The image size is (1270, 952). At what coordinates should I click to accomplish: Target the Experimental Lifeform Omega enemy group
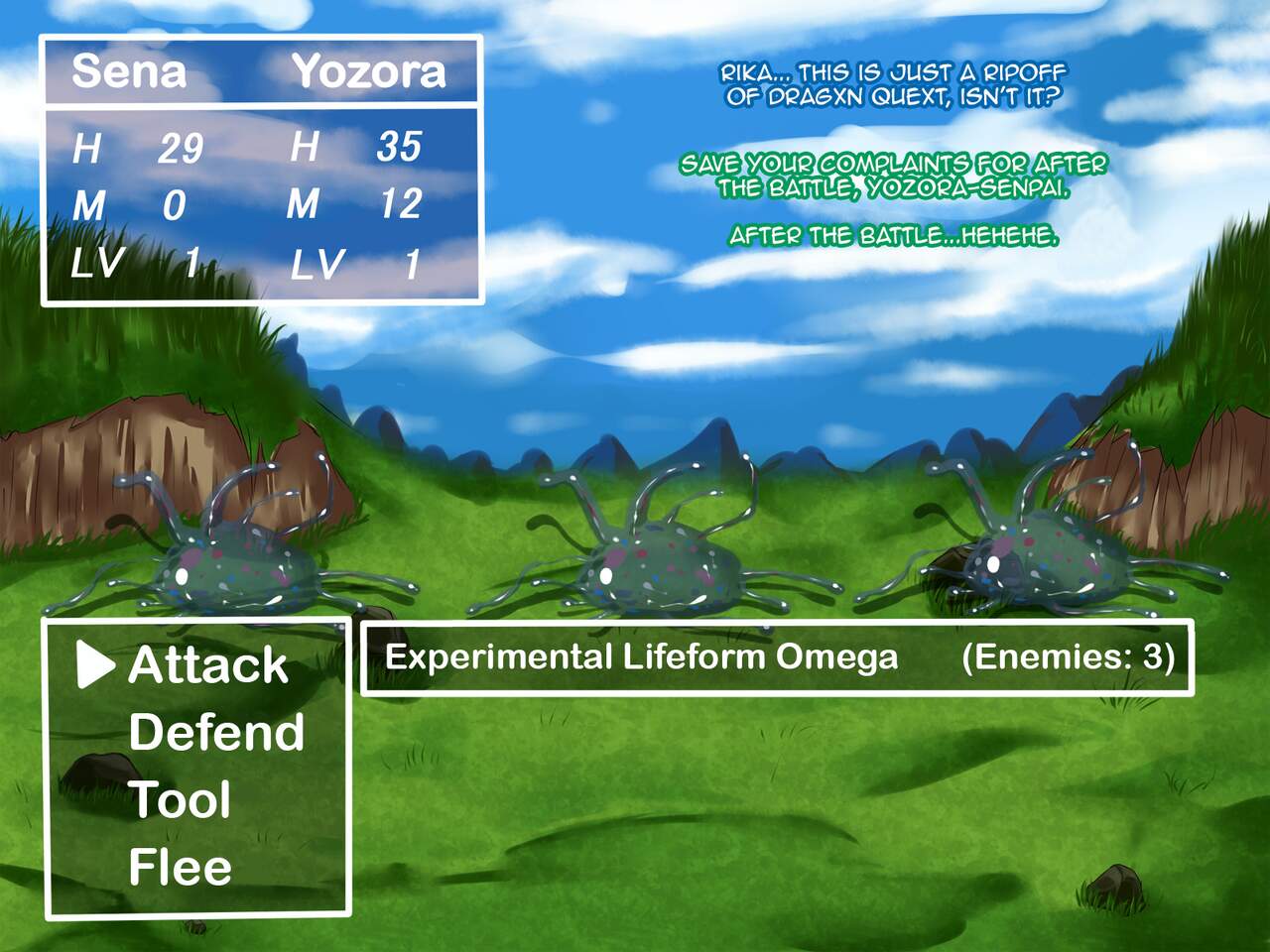[641, 656]
